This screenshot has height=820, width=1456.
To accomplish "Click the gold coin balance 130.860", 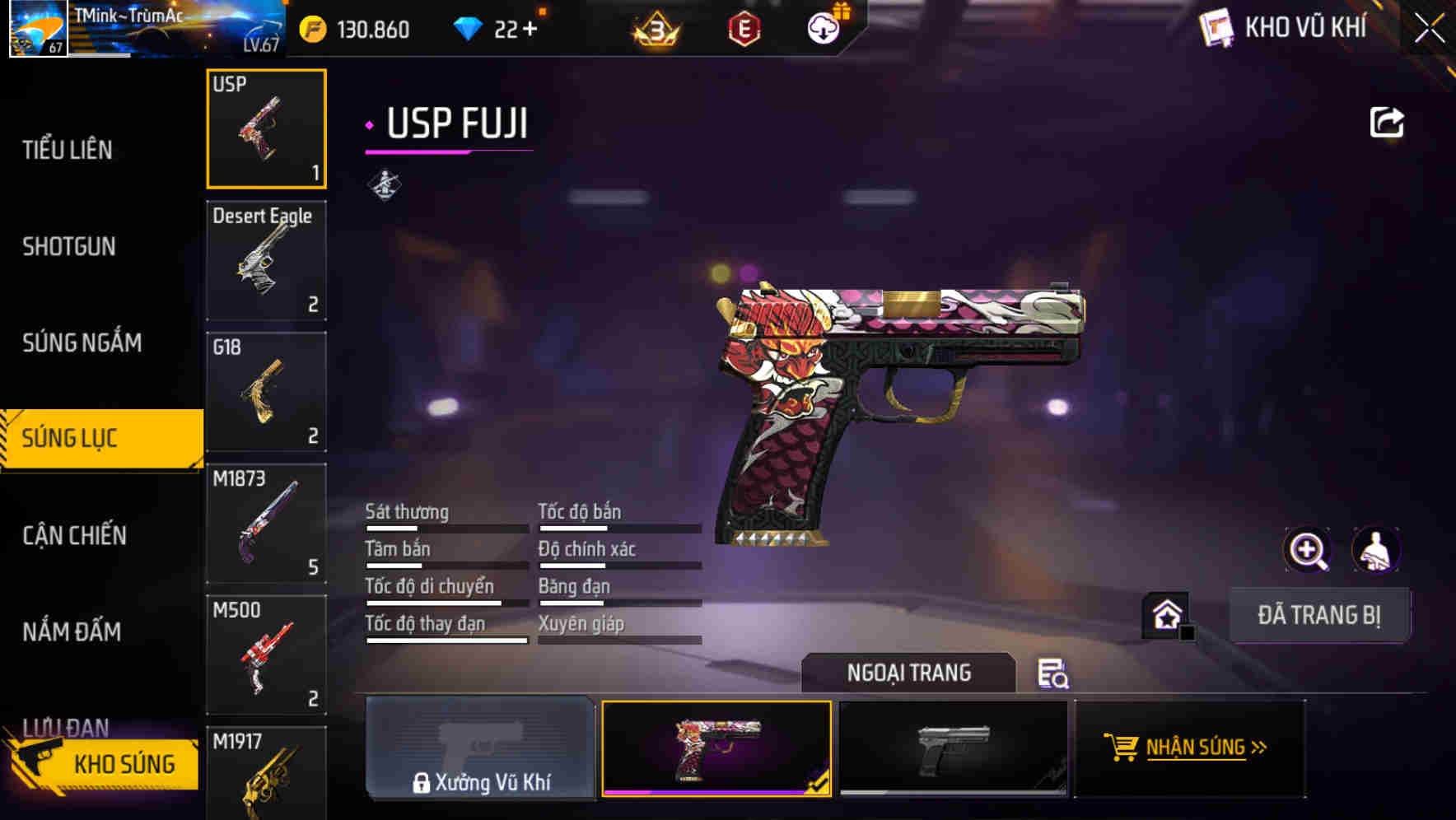I will pos(354,27).
